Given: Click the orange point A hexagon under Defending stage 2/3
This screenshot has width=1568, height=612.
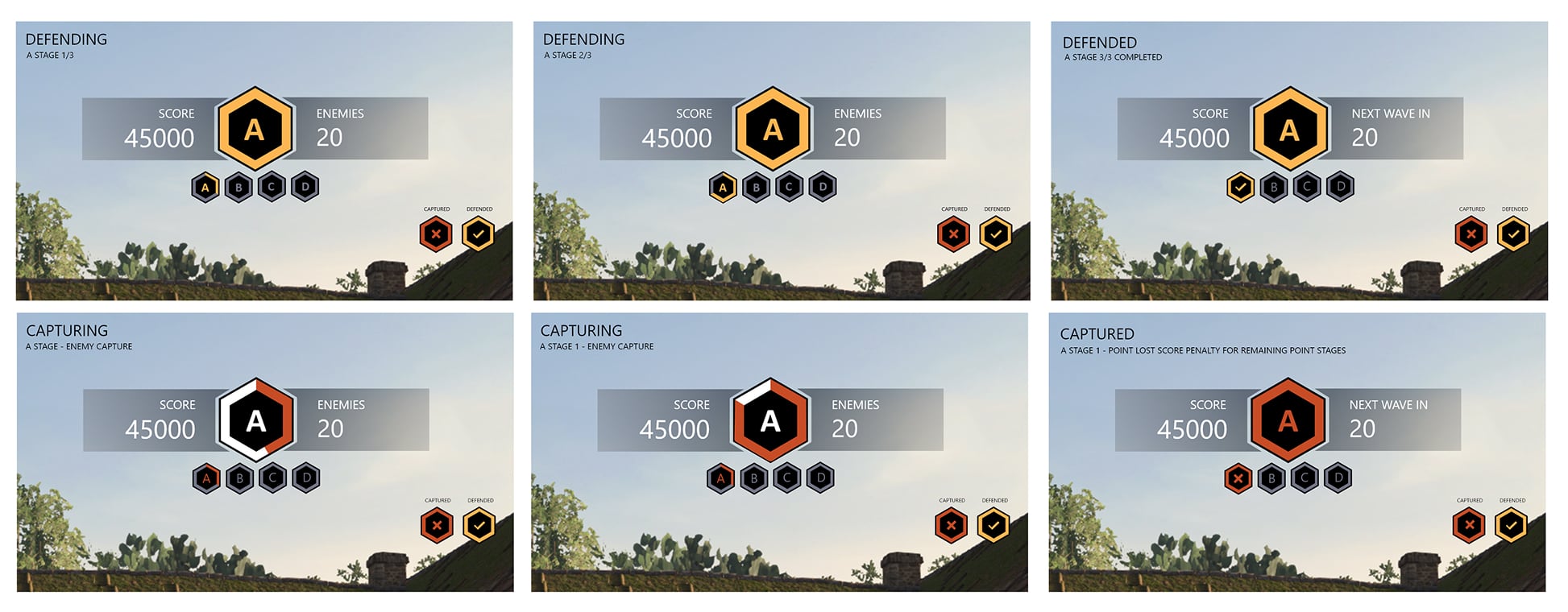Looking at the screenshot, I should click(723, 187).
